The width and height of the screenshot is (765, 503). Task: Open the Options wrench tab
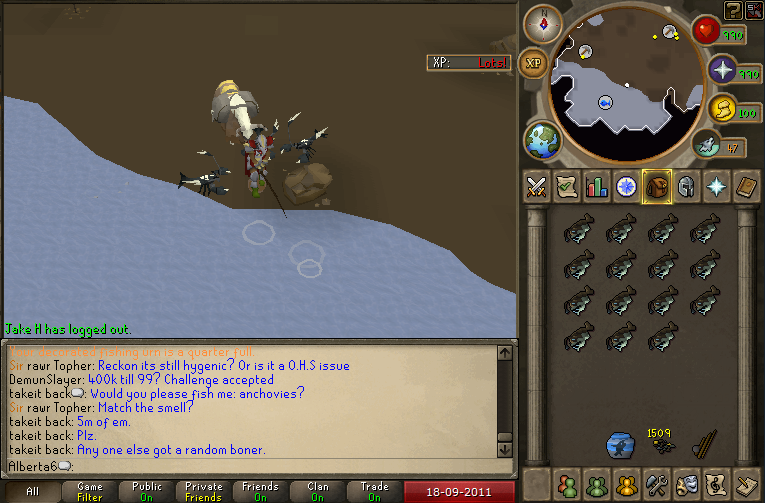coord(657,485)
